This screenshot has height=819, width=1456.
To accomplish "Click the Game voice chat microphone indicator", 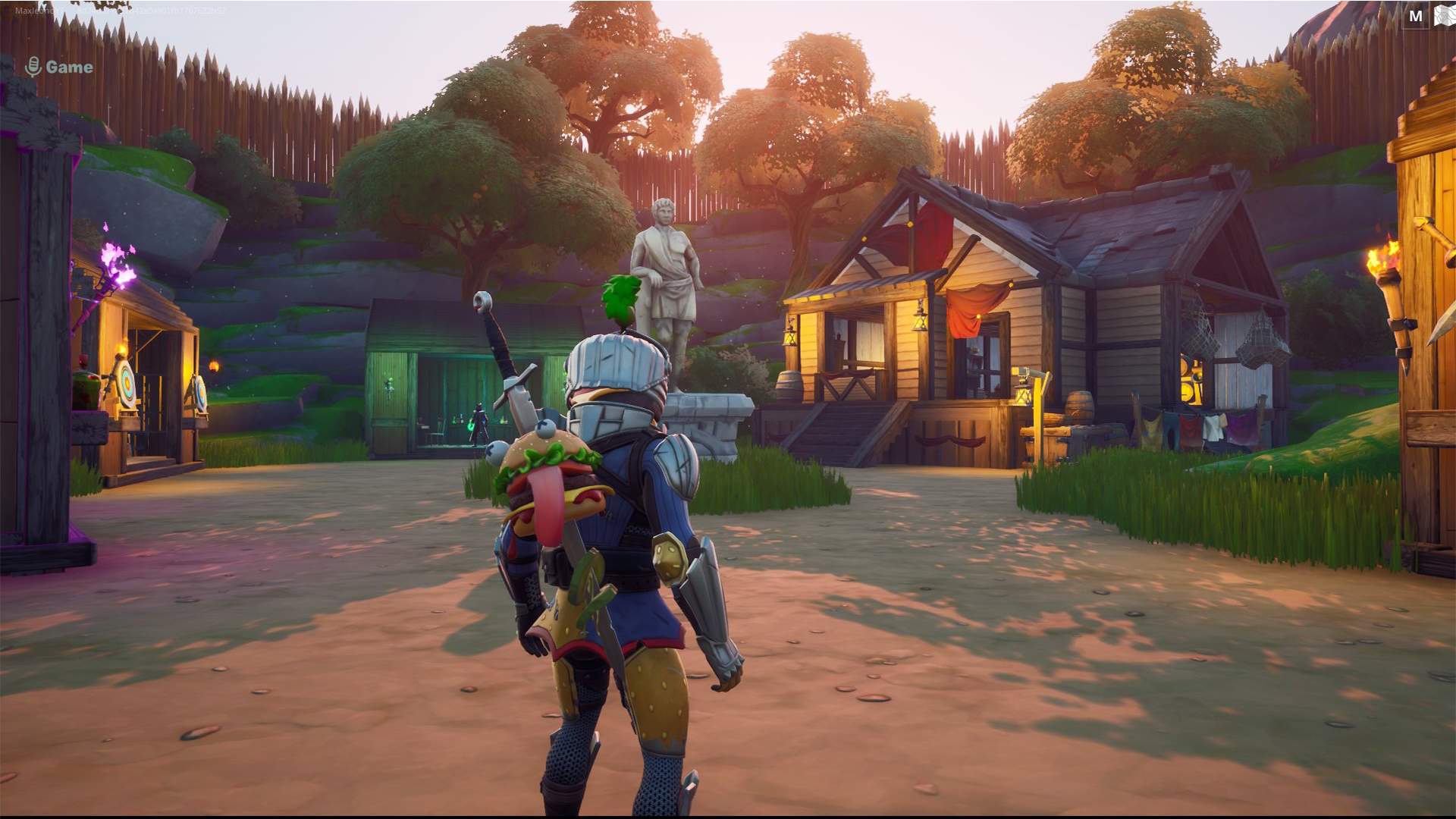I will coord(33,67).
